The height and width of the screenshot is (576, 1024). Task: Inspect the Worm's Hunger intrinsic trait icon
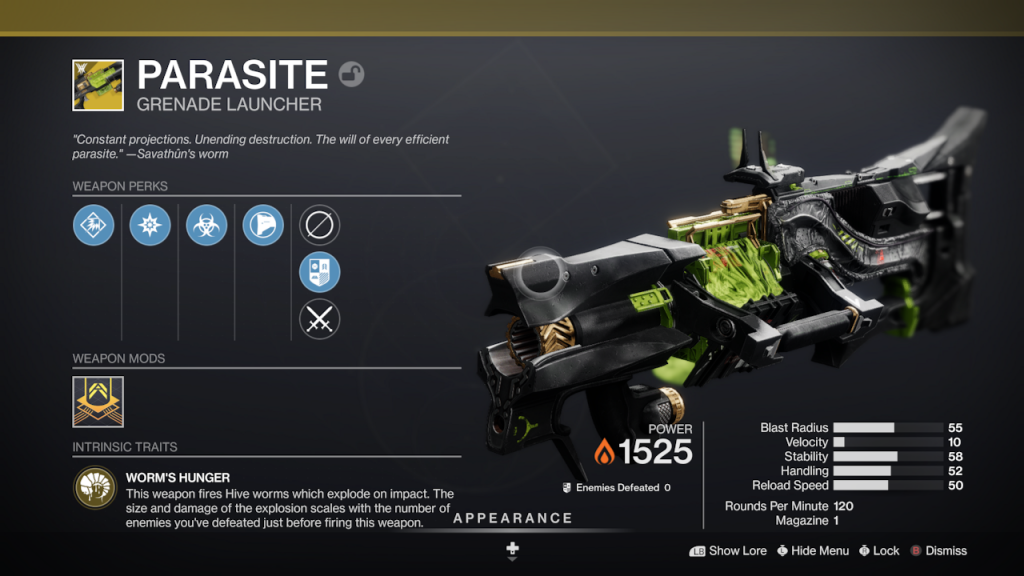point(94,487)
